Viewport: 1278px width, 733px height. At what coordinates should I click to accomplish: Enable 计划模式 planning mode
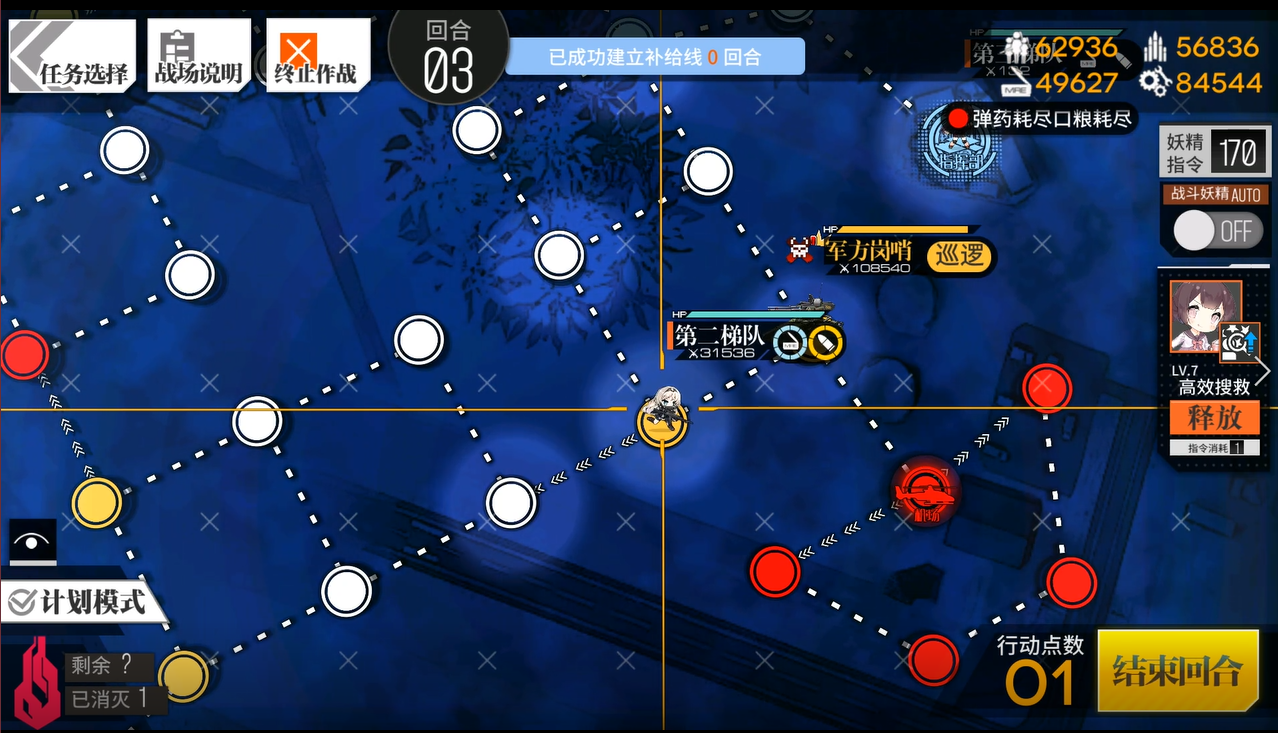(80, 602)
